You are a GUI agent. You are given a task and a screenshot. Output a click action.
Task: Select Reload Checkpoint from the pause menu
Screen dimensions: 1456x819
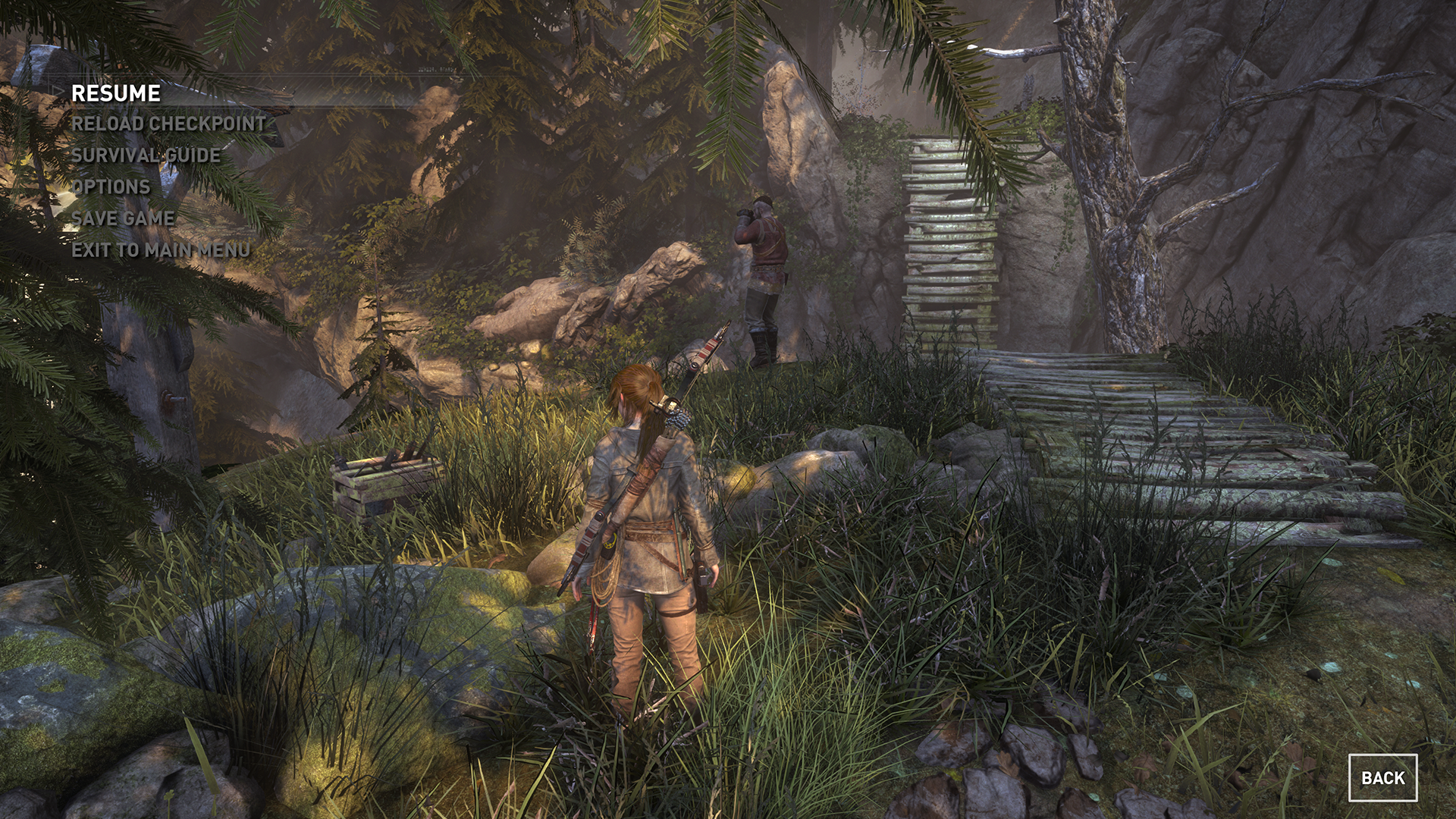point(168,124)
